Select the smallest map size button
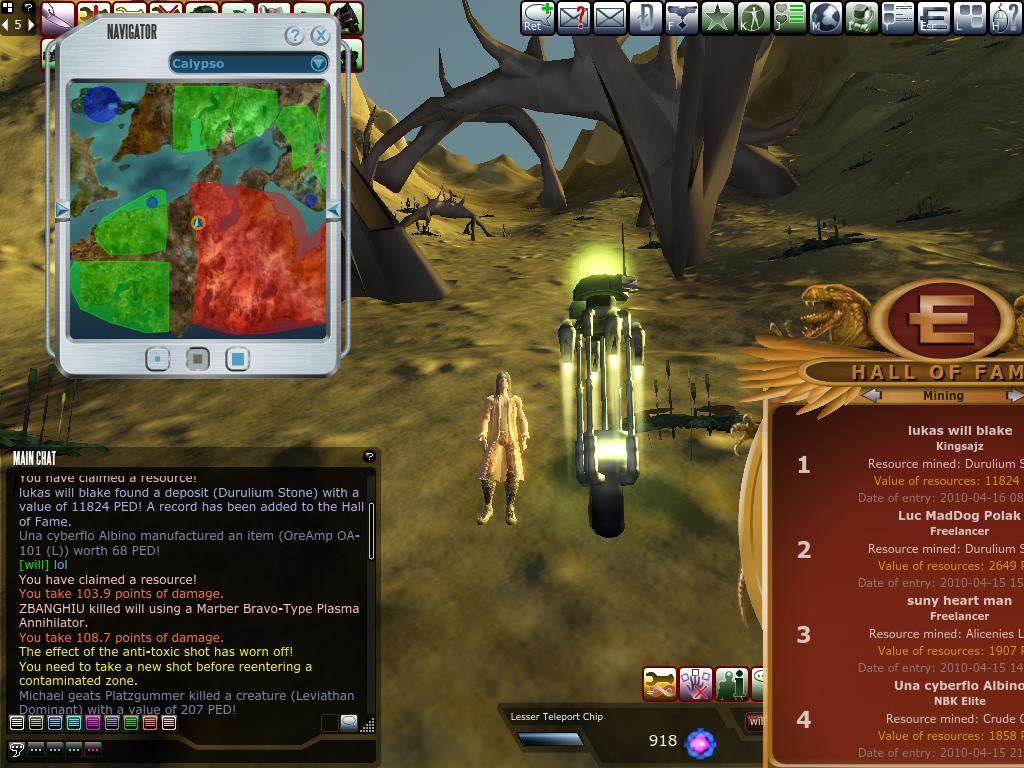The image size is (1024, 768). [x=157, y=359]
